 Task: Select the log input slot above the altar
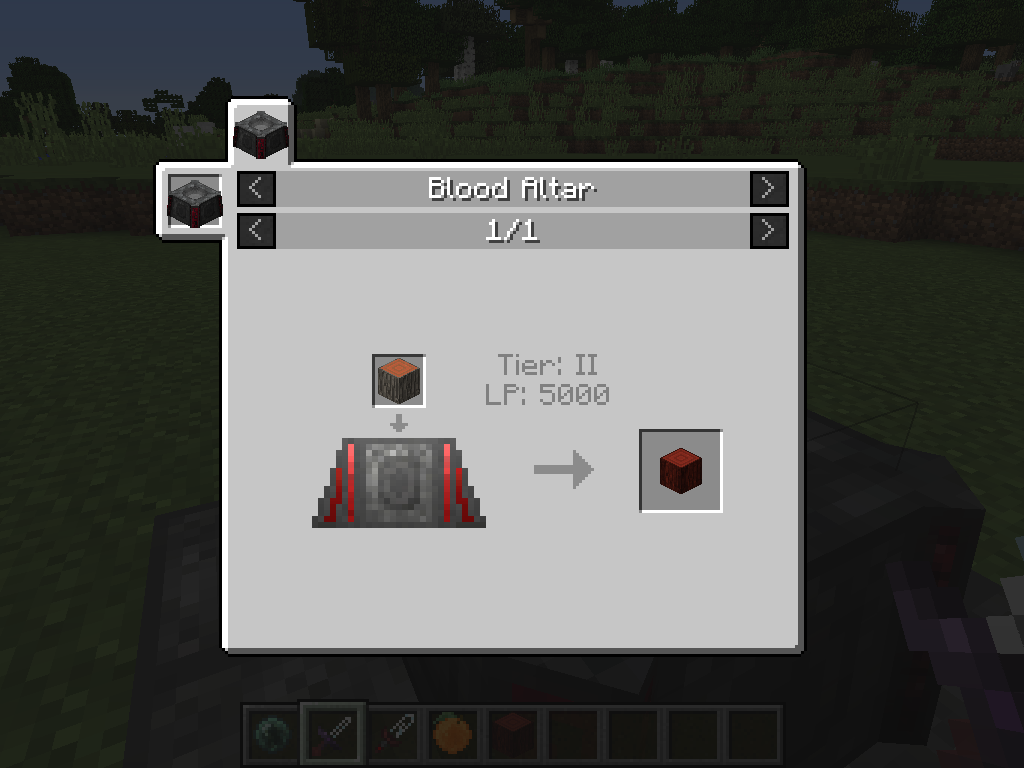pyautogui.click(x=399, y=381)
